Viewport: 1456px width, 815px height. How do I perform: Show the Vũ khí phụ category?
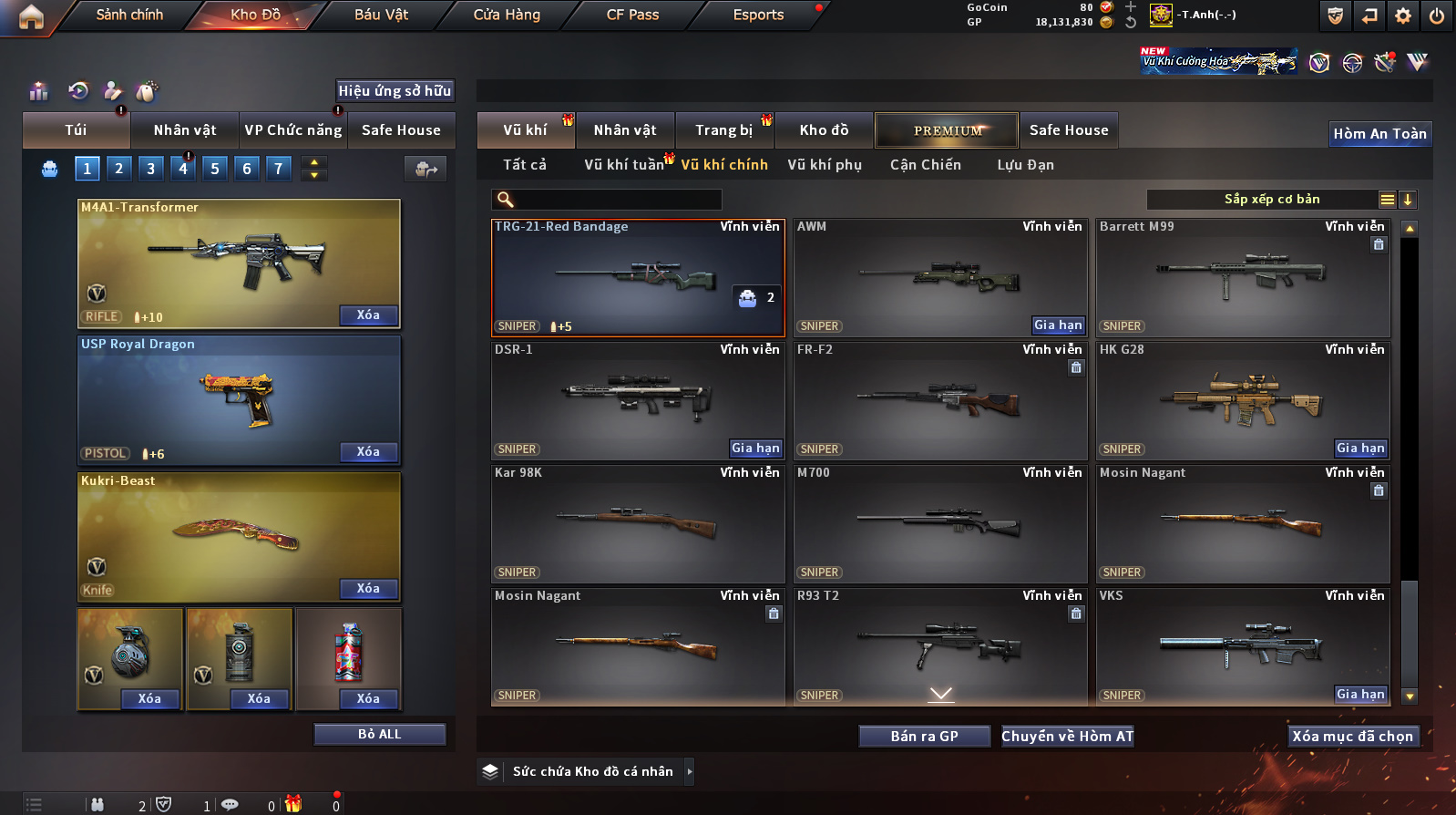(825, 165)
